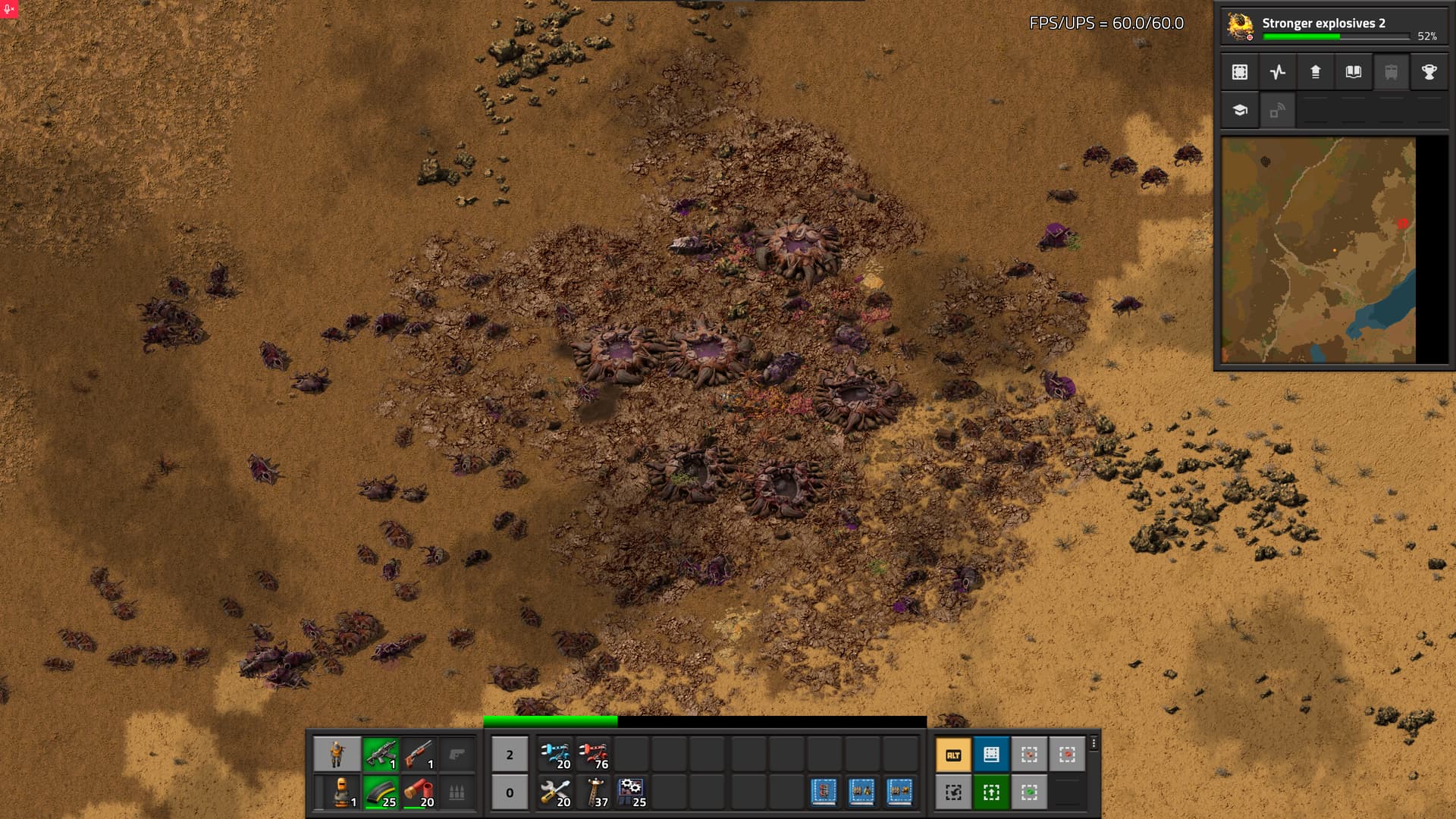Viewport: 1456px width, 819px height.
Task: Select the red tool with count 76
Action: [x=593, y=755]
